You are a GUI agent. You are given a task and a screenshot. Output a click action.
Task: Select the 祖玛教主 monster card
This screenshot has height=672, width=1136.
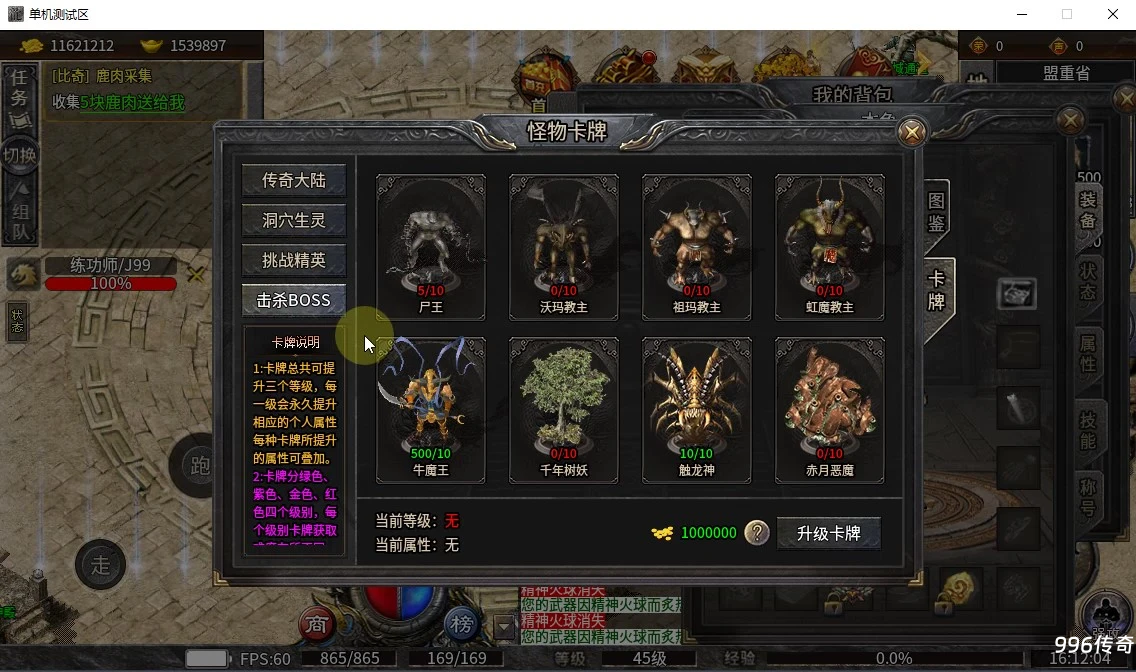pyautogui.click(x=697, y=246)
